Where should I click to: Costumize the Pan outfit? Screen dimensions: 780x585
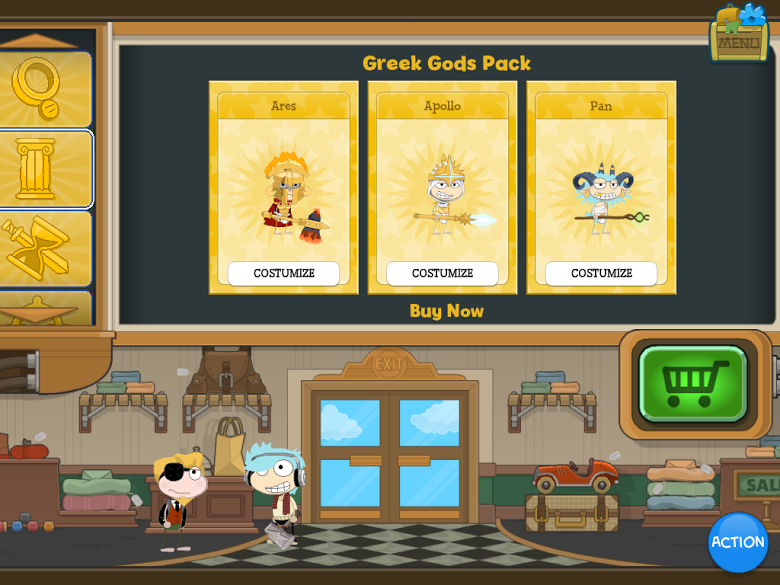(601, 273)
